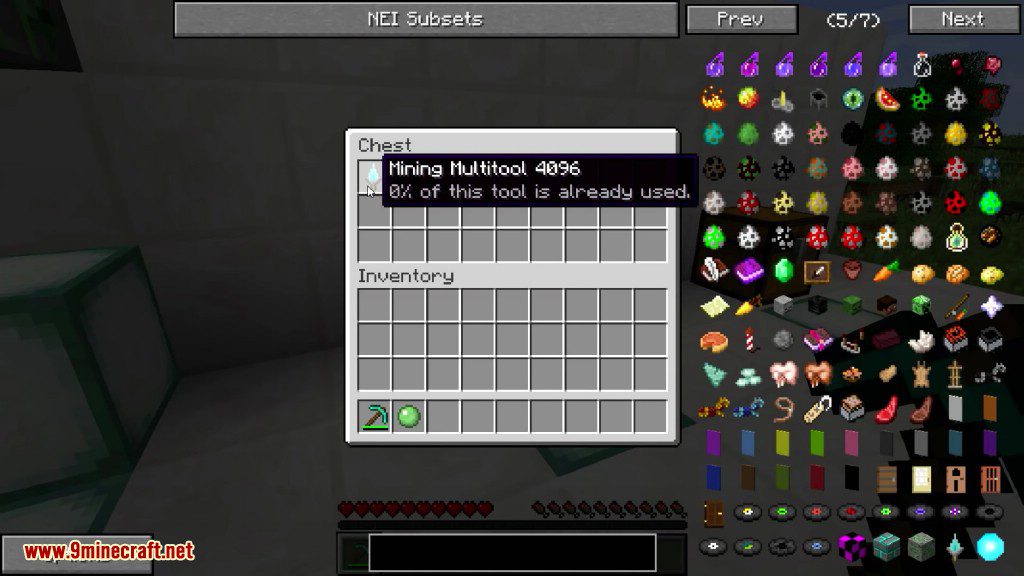Select the carrot from the NEI panel
The height and width of the screenshot is (576, 1024).
click(x=887, y=271)
